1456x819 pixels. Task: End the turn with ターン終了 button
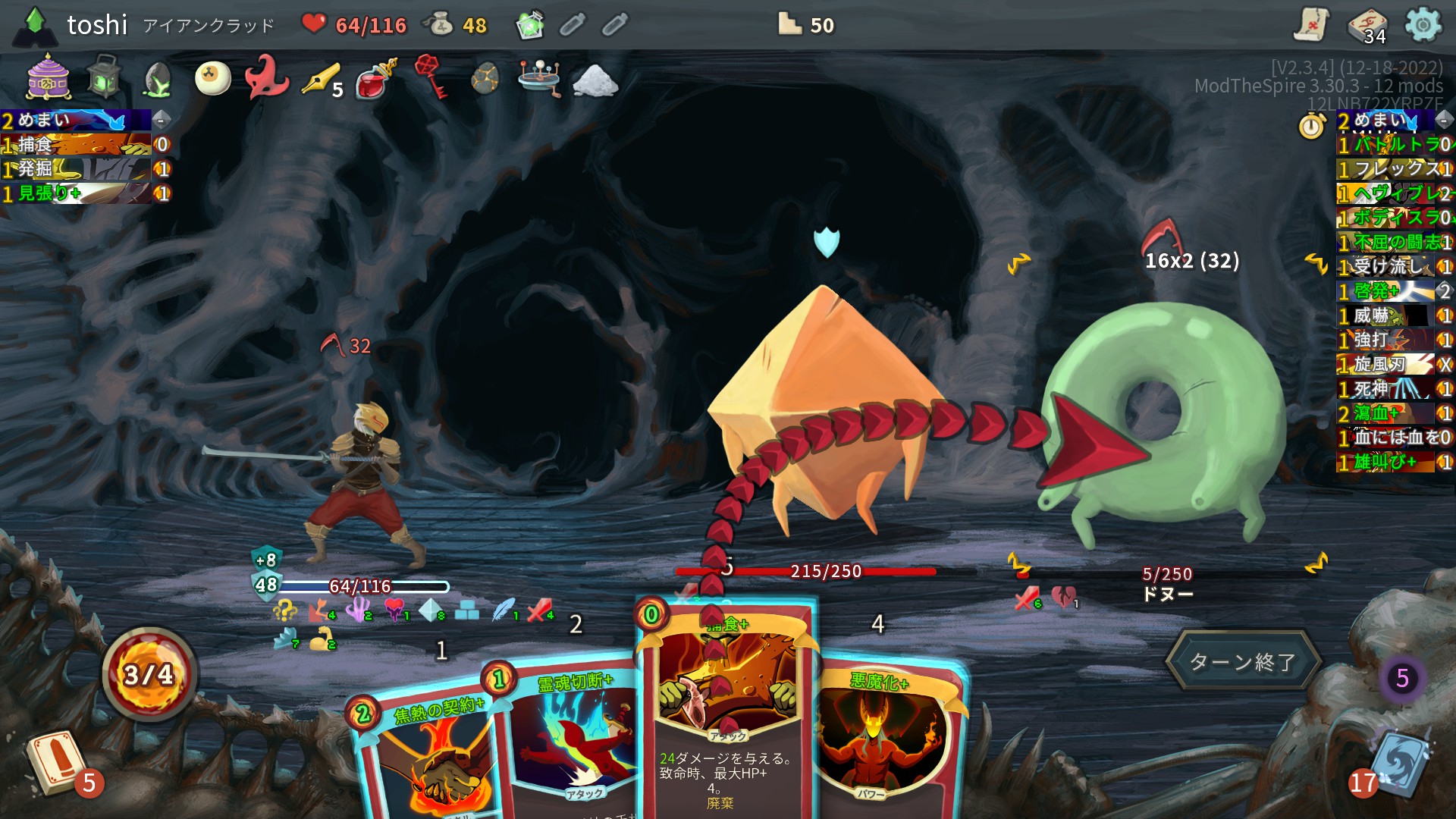1242,661
